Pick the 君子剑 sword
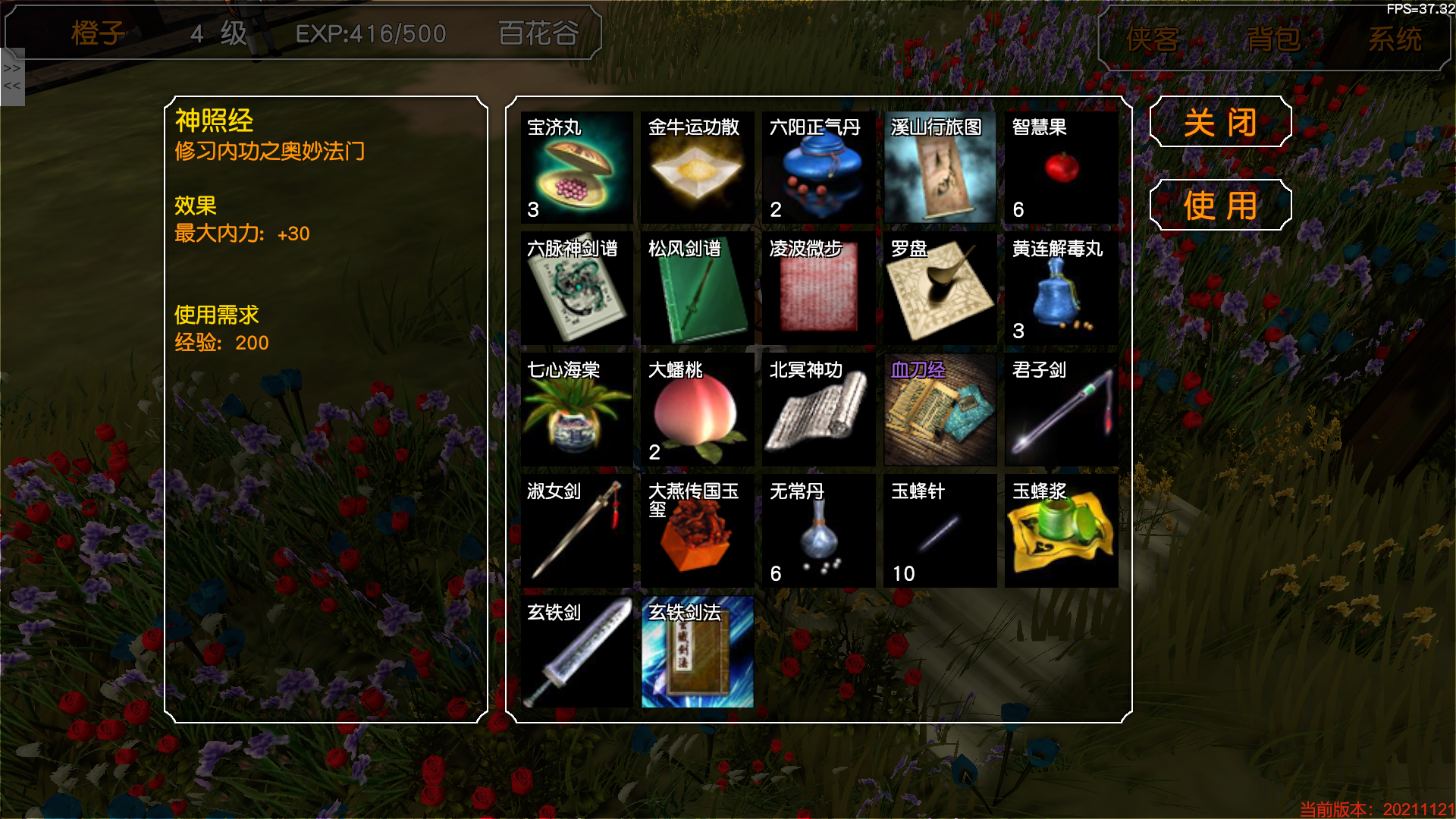Screen dimensions: 1456x819 click(1062, 410)
